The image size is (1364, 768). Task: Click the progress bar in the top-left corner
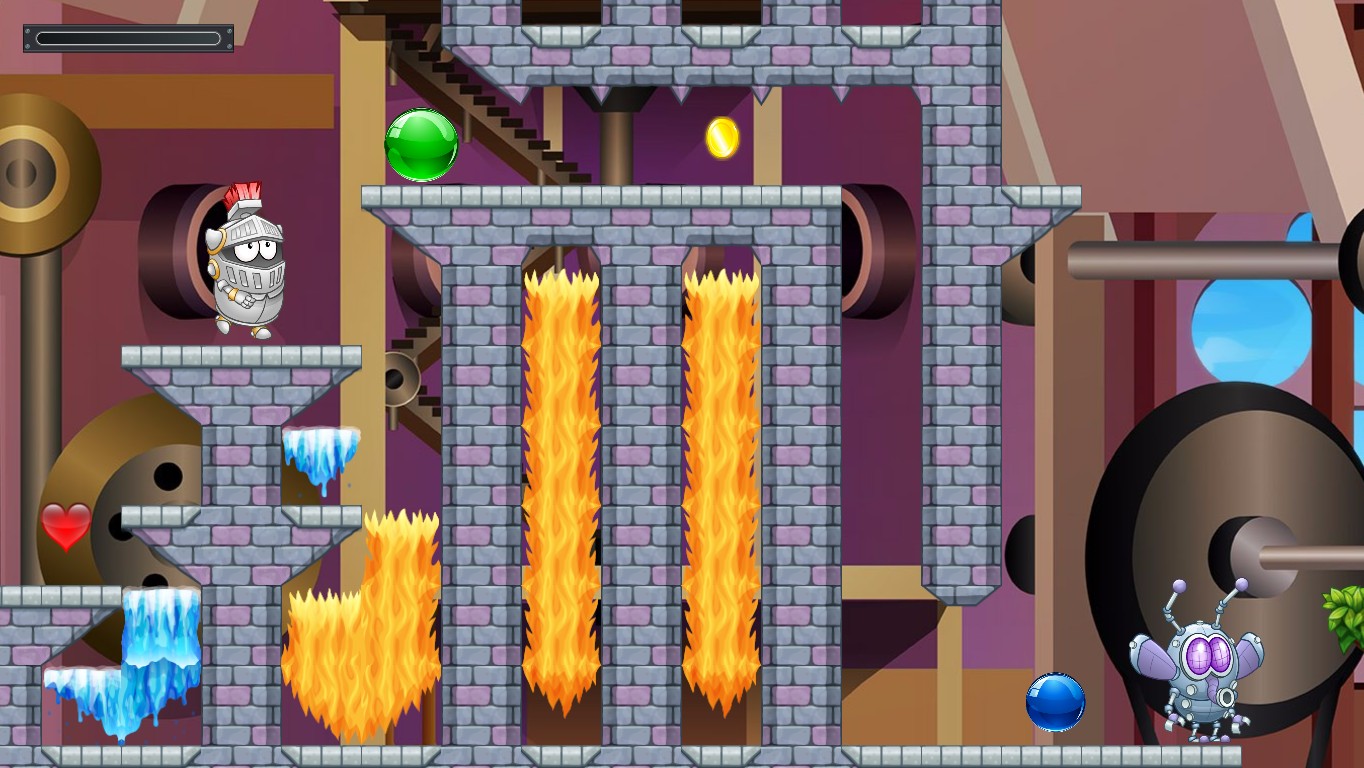click(127, 37)
